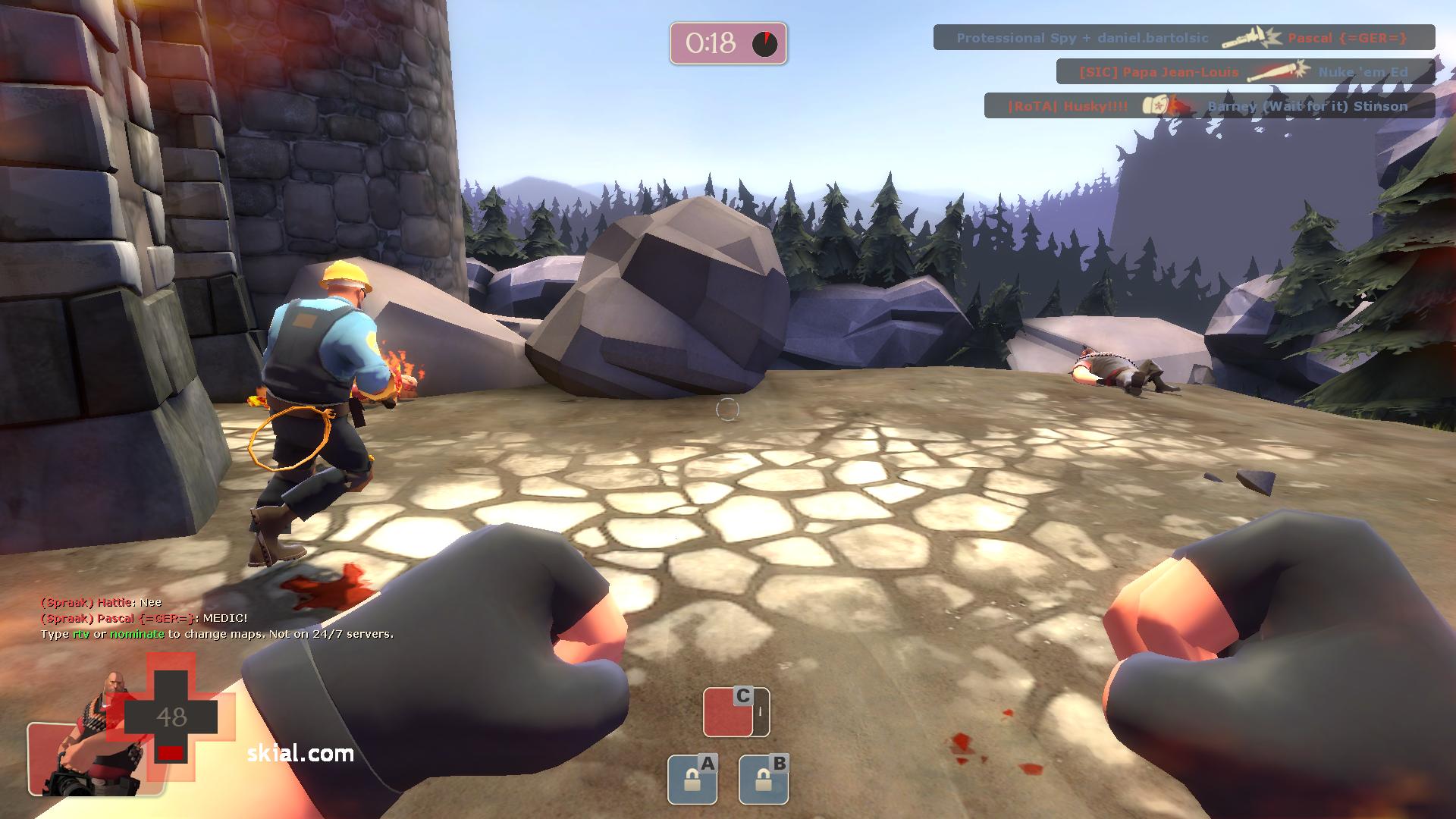Screen dimensions: 1456x819
Task: Click the locked control point B icon
Action: point(764,779)
